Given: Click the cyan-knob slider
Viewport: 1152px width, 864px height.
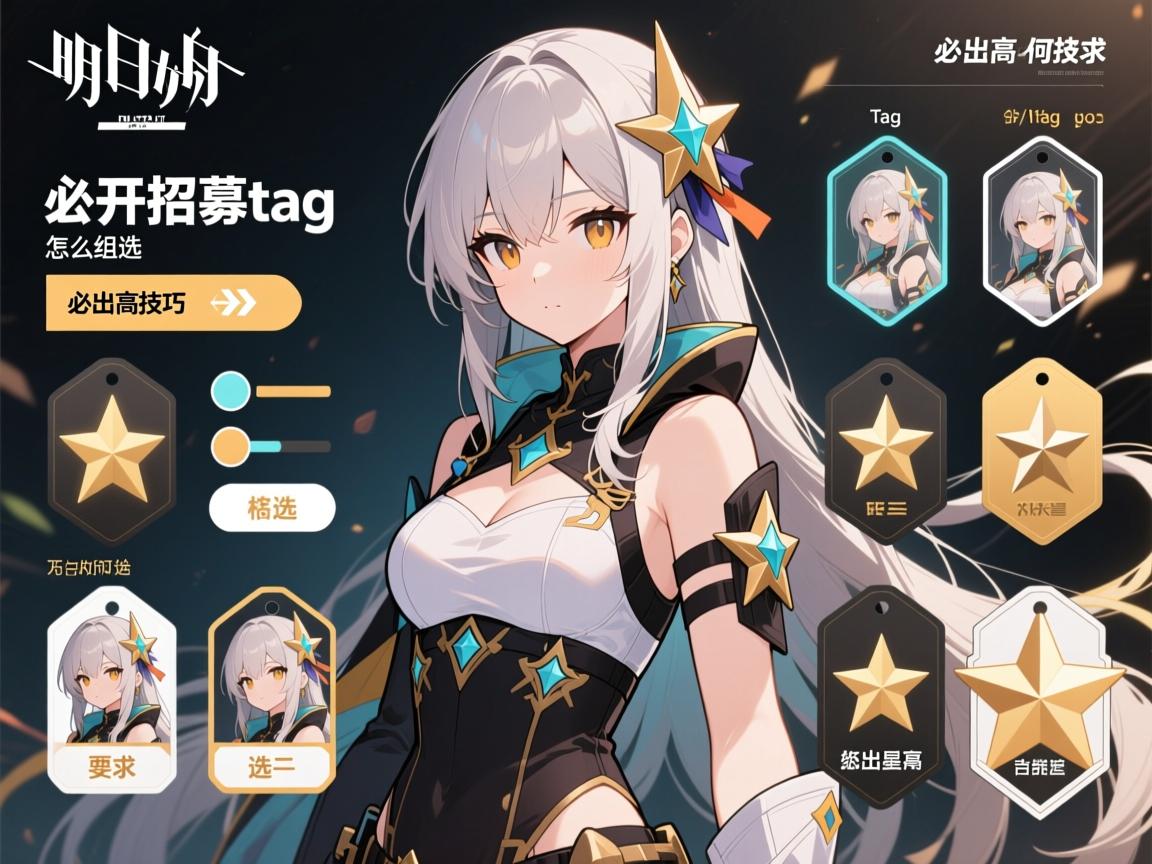Looking at the screenshot, I should tap(272, 391).
